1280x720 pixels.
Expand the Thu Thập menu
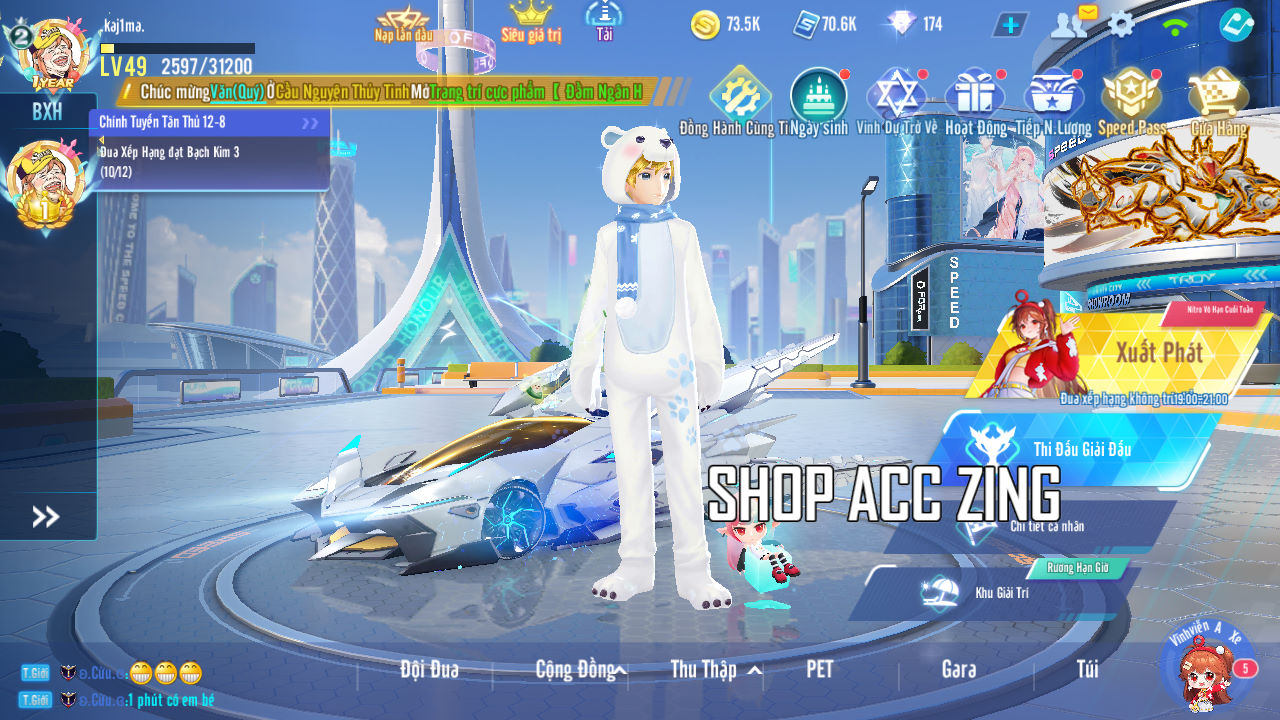(715, 669)
